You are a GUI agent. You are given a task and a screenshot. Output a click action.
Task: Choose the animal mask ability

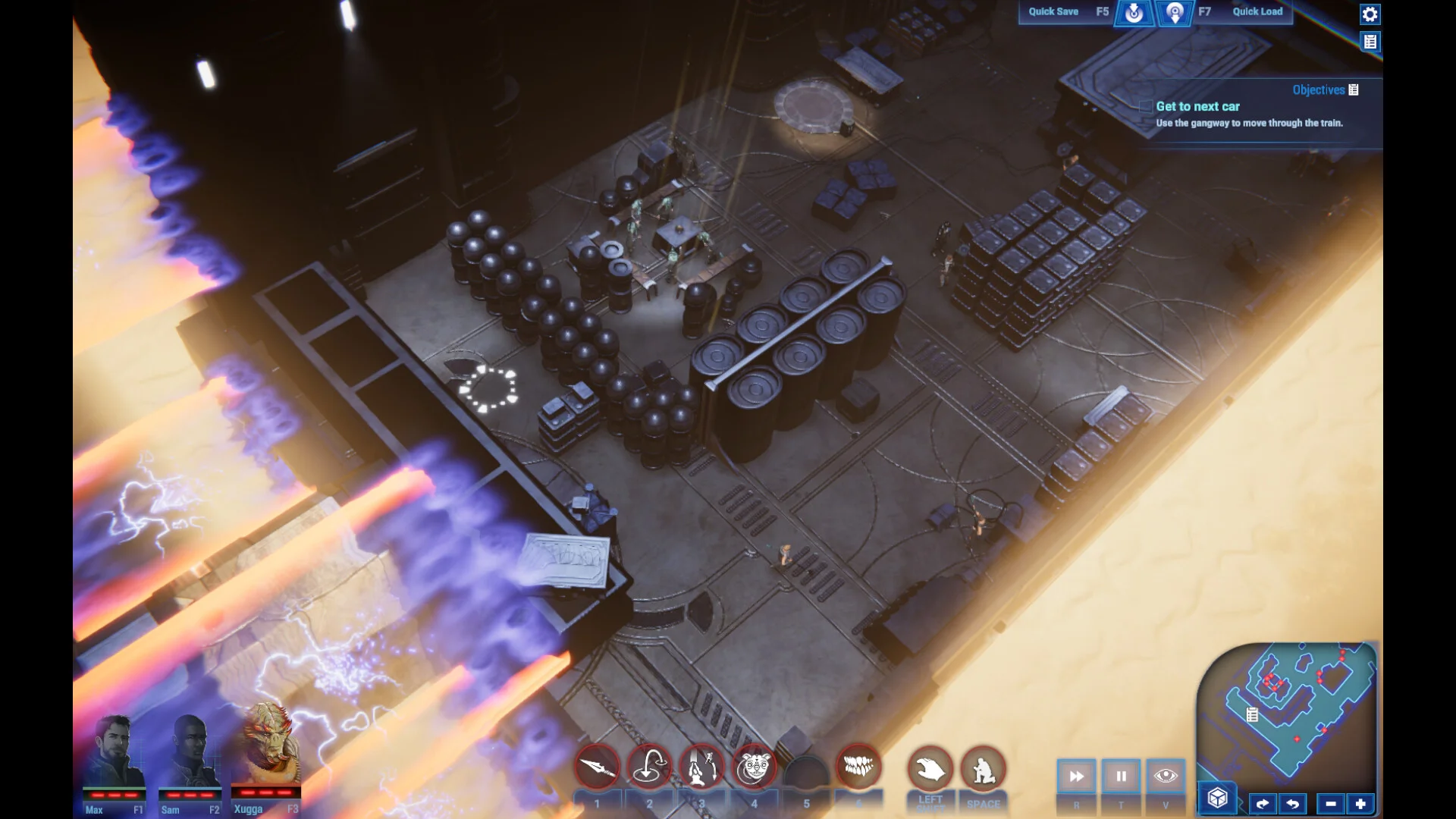pyautogui.click(x=754, y=768)
